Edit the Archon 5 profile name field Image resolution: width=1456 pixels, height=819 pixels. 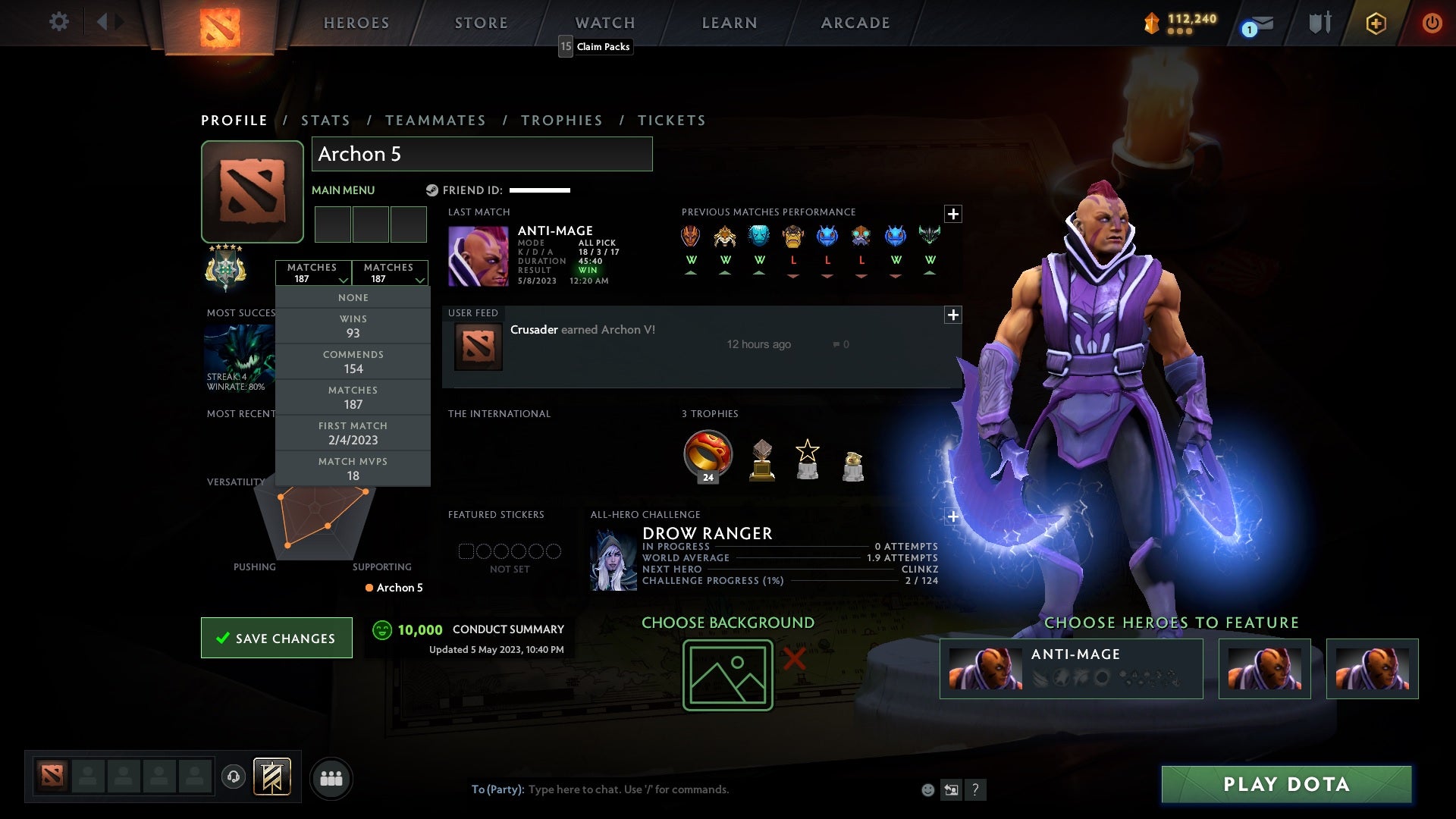[x=482, y=154]
